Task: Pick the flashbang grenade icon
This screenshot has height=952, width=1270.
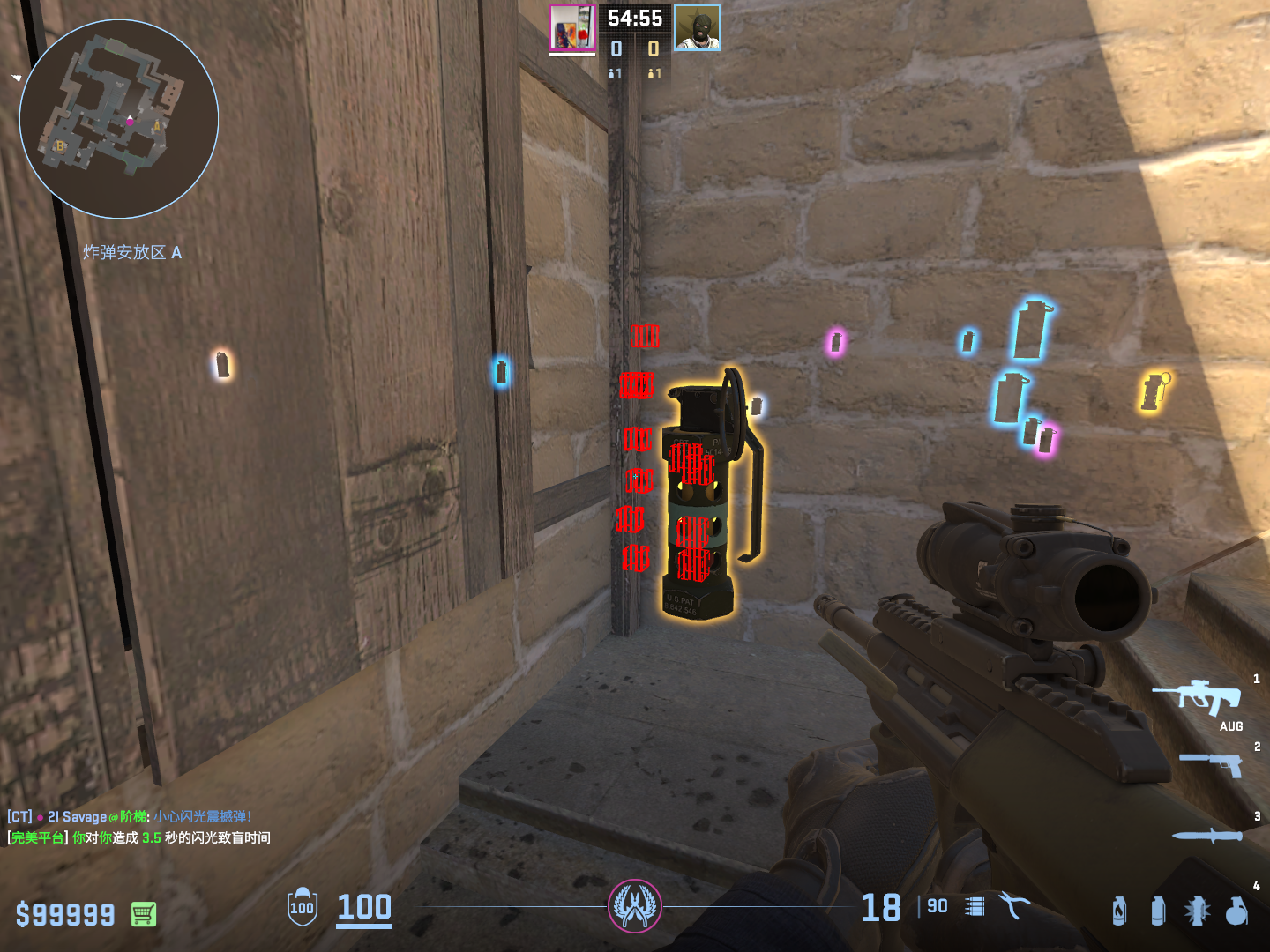Action: coord(1197,911)
